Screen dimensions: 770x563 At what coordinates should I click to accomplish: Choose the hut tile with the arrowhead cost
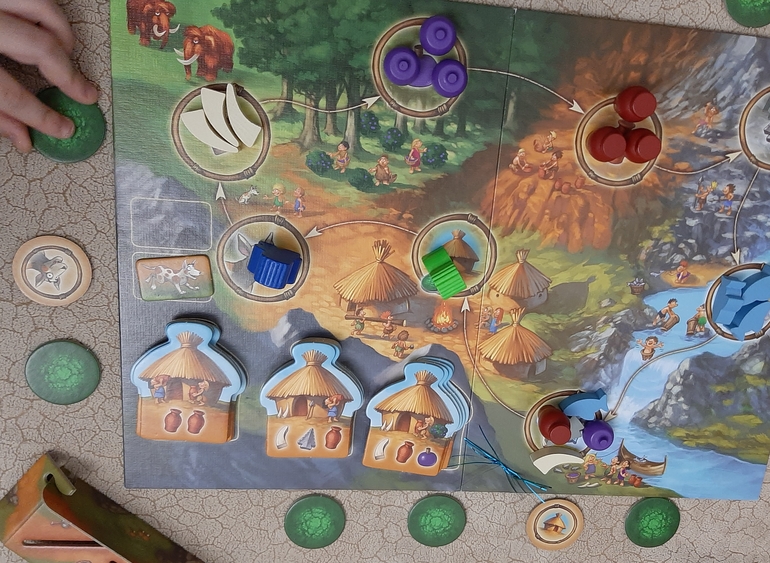[x=309, y=398]
